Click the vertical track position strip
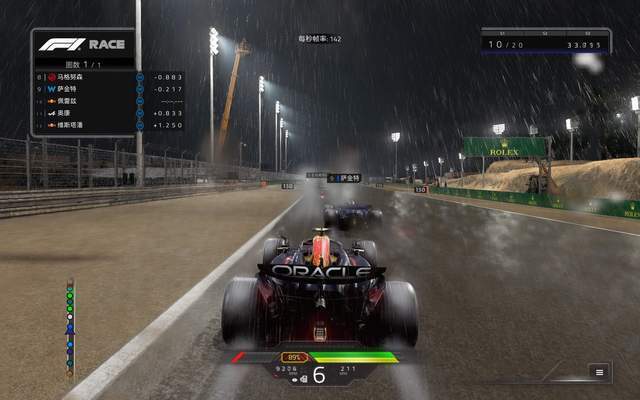Screen dimensions: 640x400 [x=70, y=328]
